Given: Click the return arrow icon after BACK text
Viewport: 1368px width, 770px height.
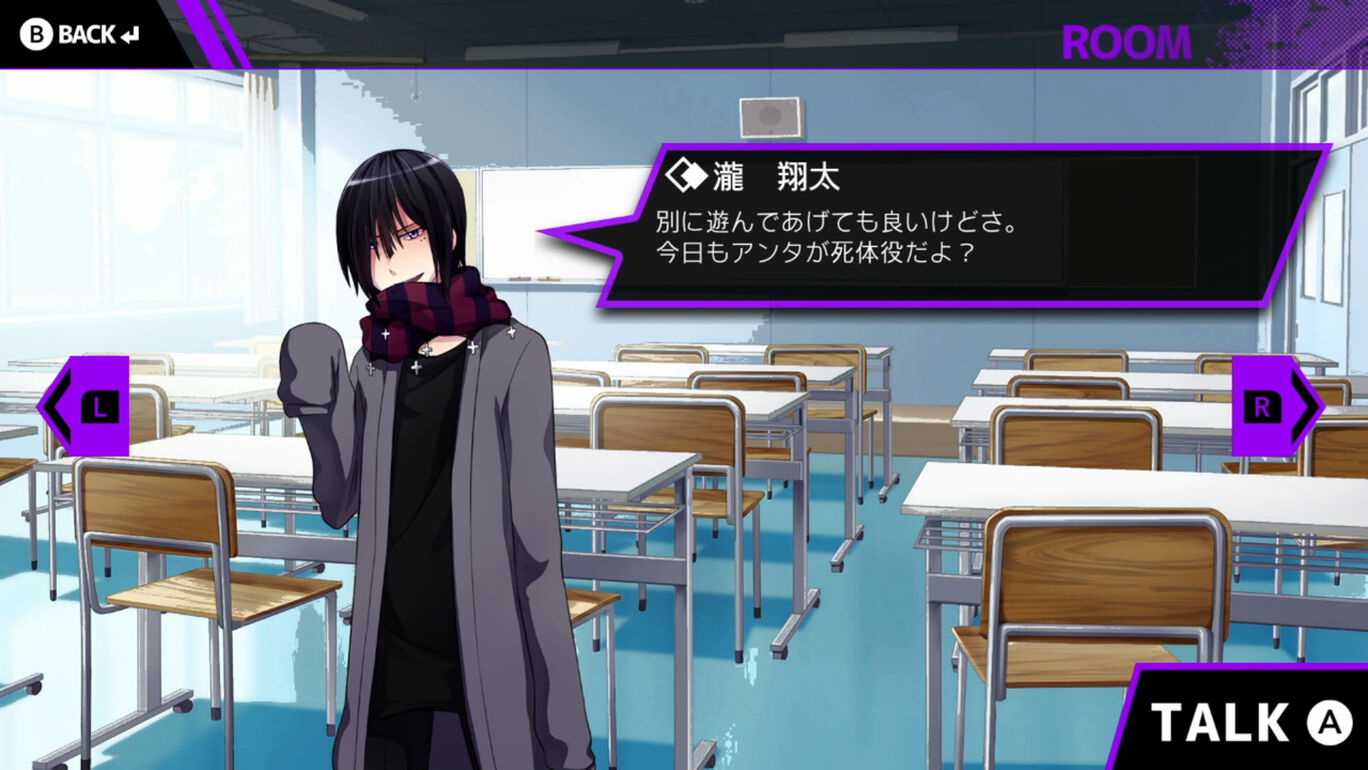Looking at the screenshot, I should [127, 33].
